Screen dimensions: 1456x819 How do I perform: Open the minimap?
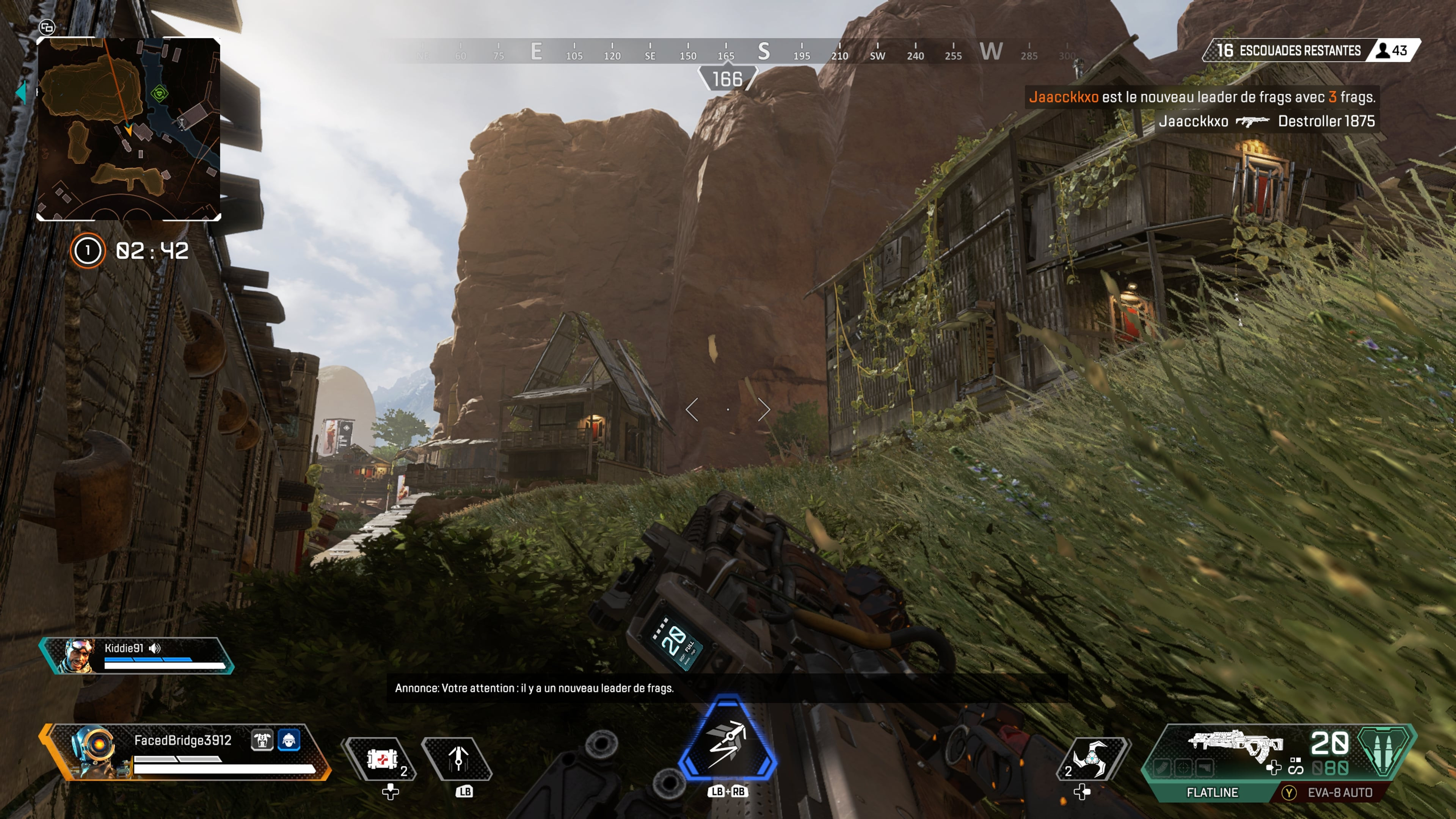coord(128,129)
